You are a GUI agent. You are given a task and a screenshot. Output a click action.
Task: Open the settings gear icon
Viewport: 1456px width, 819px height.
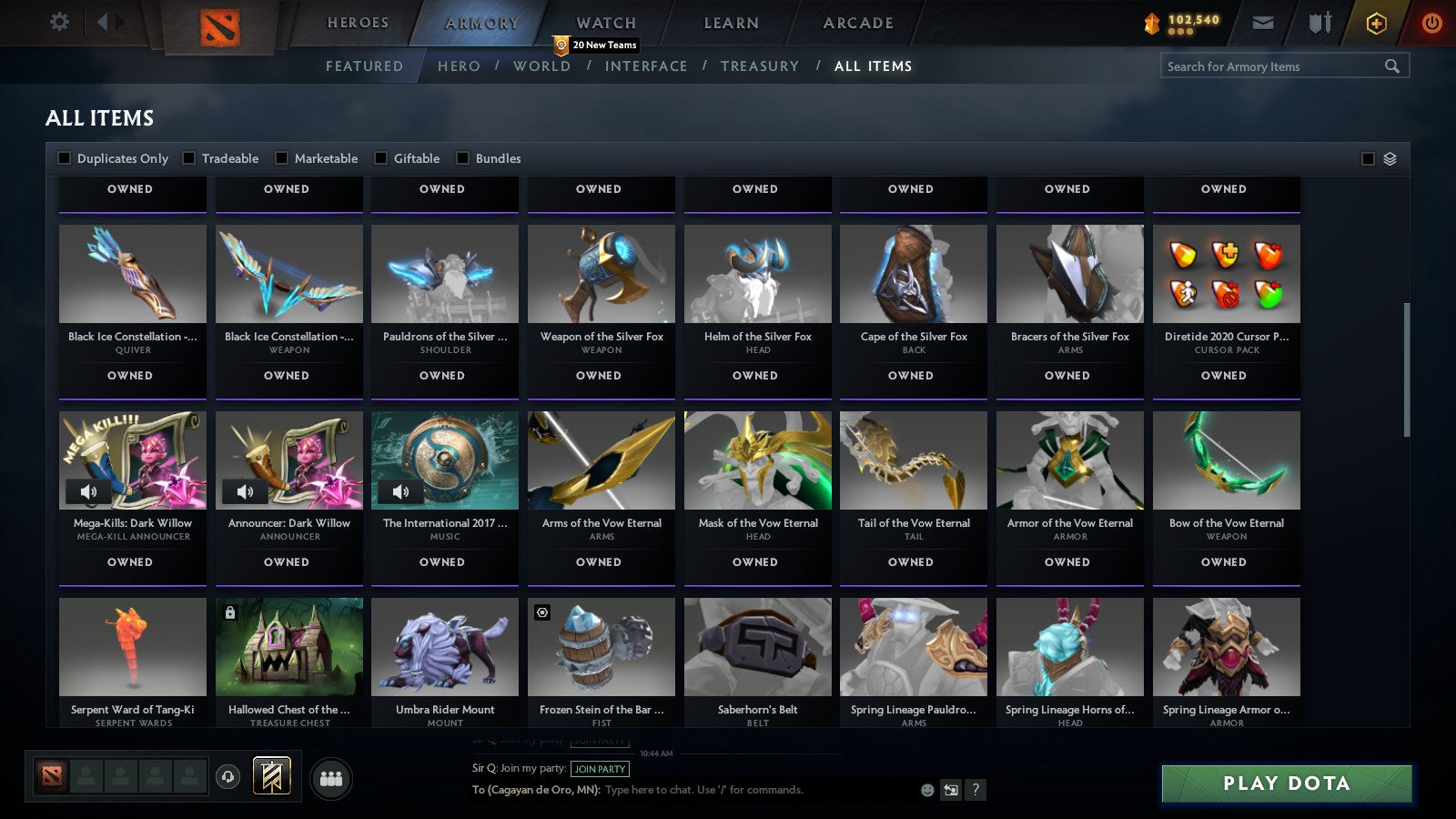(59, 23)
